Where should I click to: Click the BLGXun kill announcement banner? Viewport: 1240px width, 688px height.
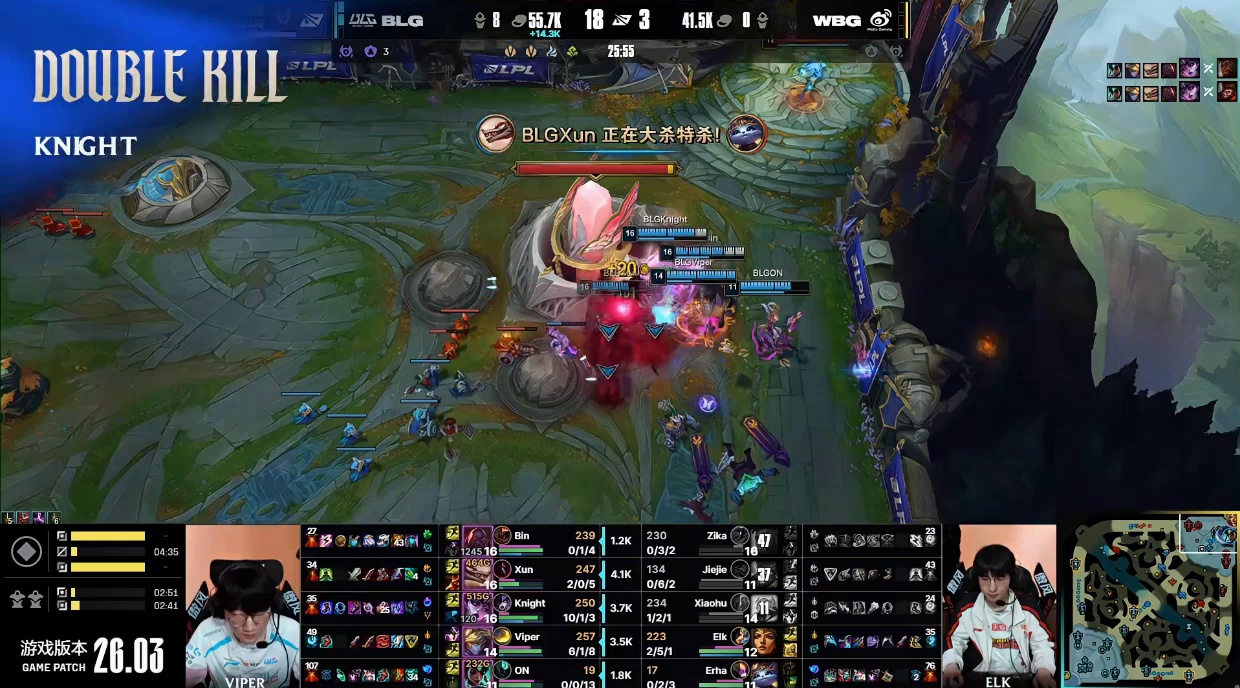tap(620, 134)
